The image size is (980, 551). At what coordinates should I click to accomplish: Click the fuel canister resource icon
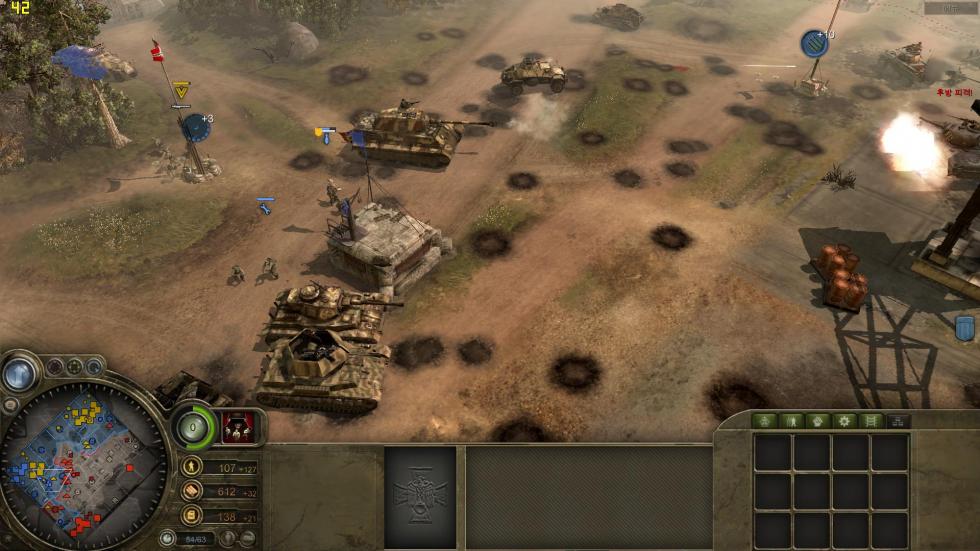point(191,515)
